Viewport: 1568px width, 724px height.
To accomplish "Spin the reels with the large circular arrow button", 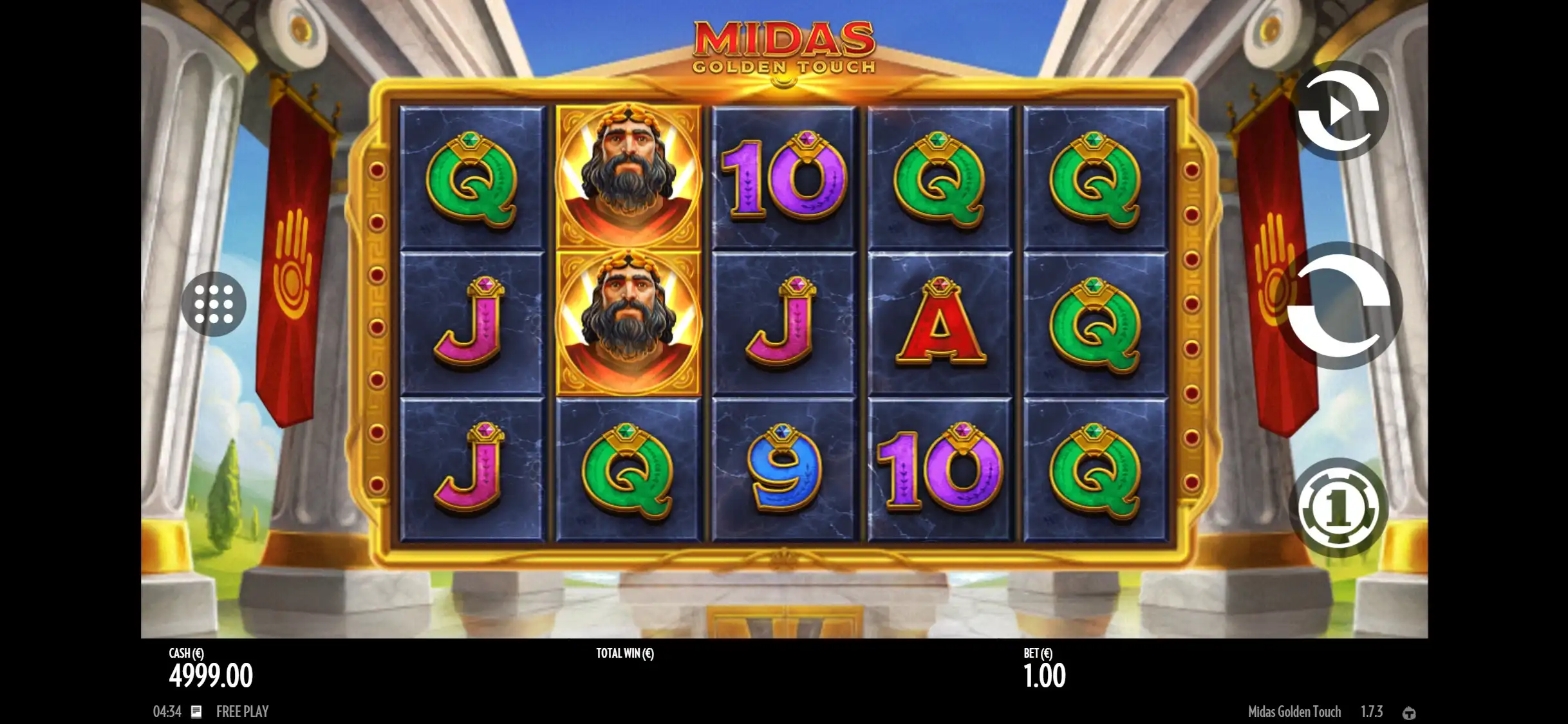I will 1339,305.
